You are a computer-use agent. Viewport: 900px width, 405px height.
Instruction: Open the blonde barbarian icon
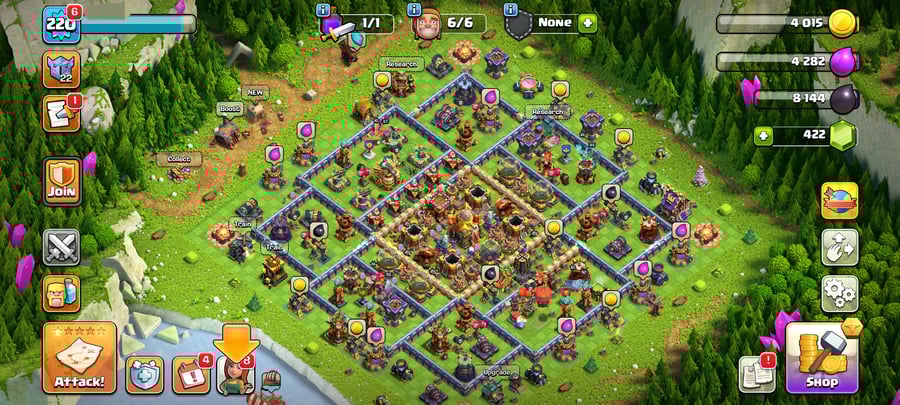[x=61, y=294]
